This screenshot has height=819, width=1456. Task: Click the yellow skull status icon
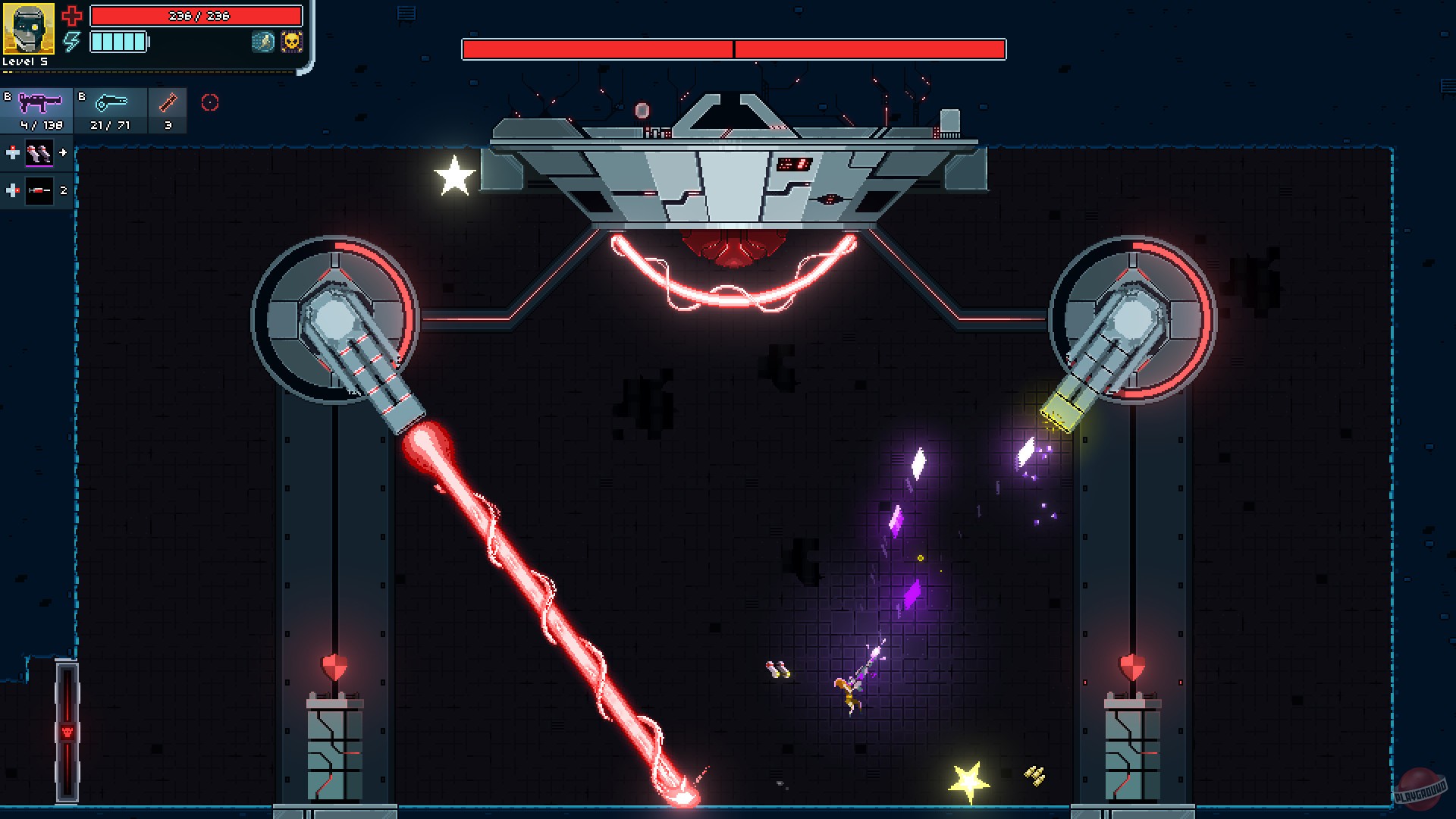coord(291,43)
